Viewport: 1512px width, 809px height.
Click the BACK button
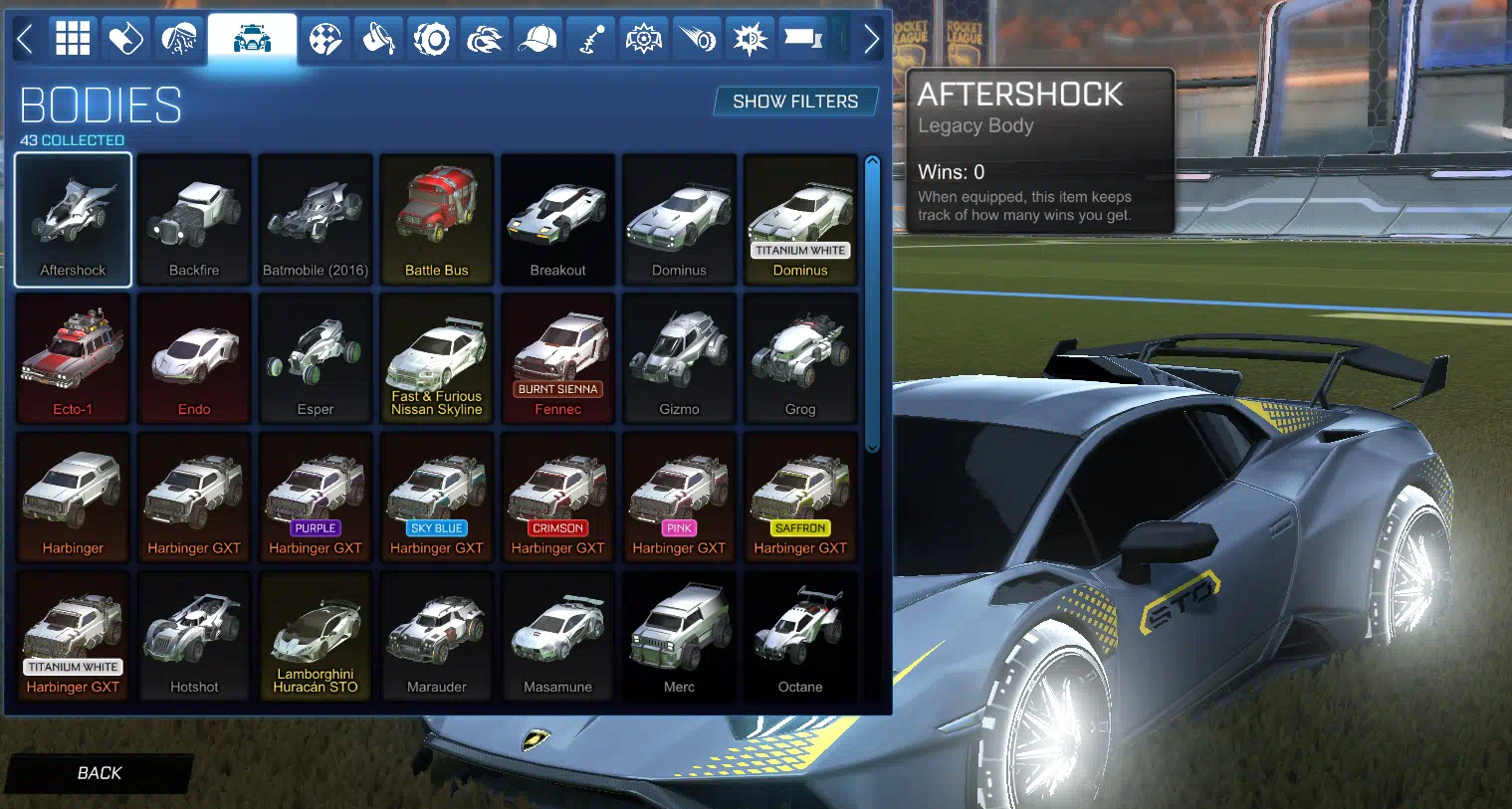[99, 773]
